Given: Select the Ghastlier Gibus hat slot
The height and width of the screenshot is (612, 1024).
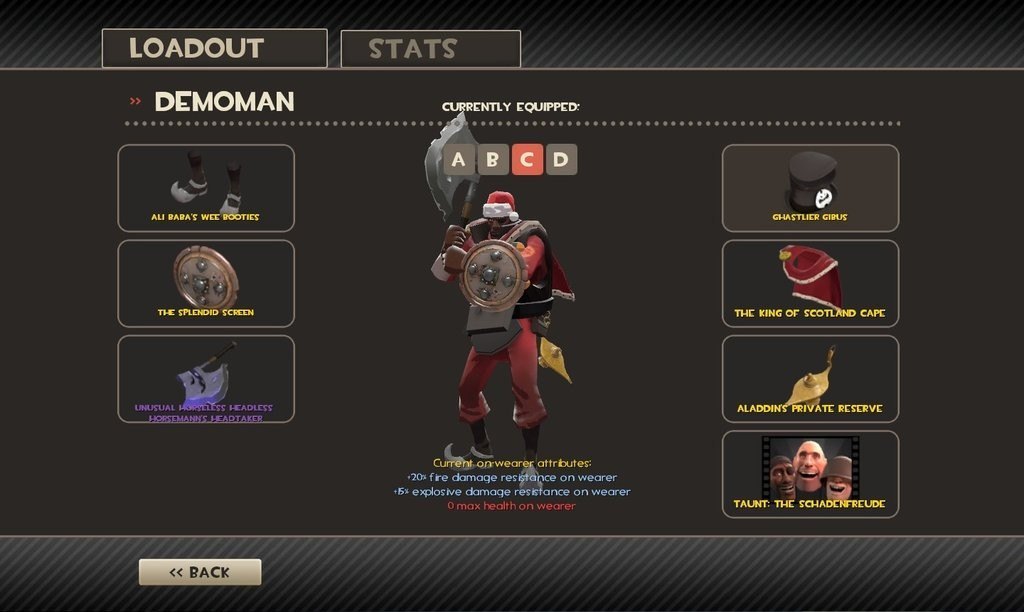Looking at the screenshot, I should point(810,188).
